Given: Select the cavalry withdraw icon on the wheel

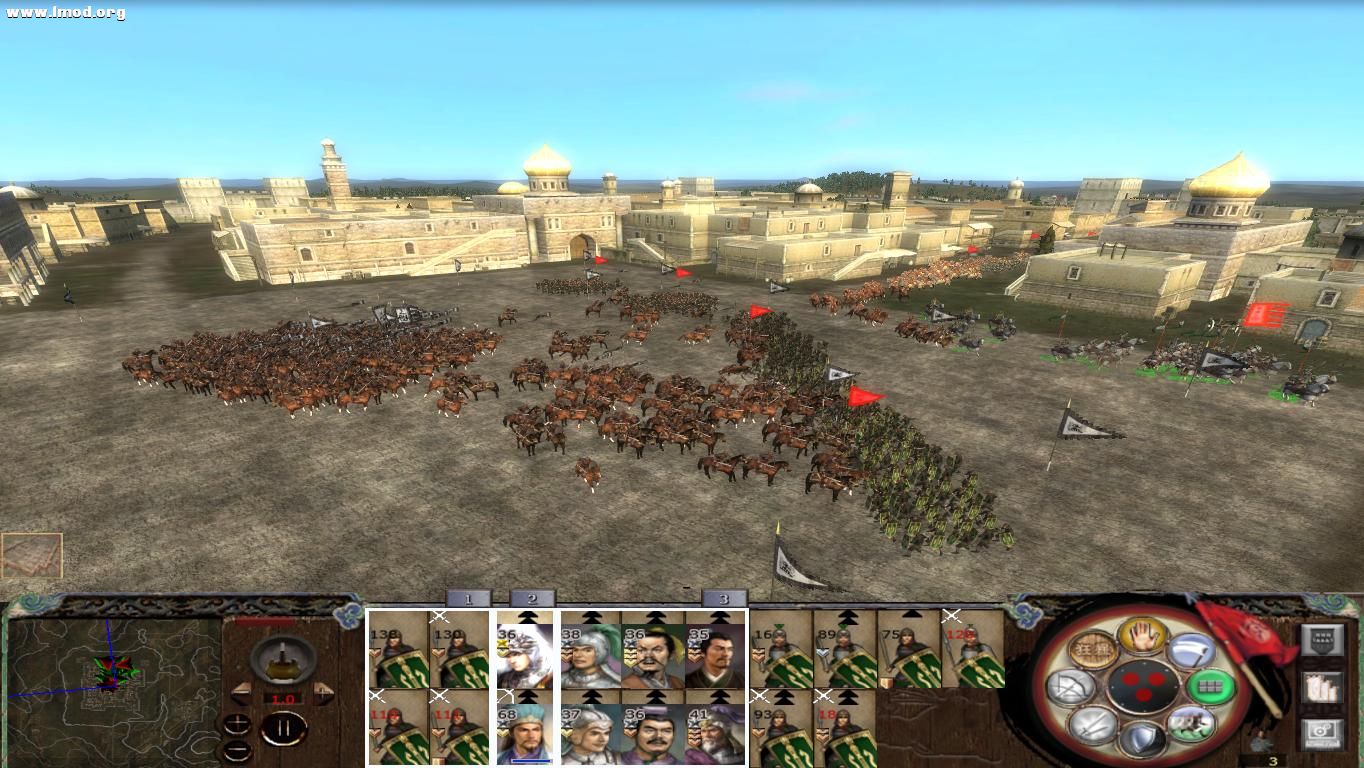Looking at the screenshot, I should (x=1191, y=724).
